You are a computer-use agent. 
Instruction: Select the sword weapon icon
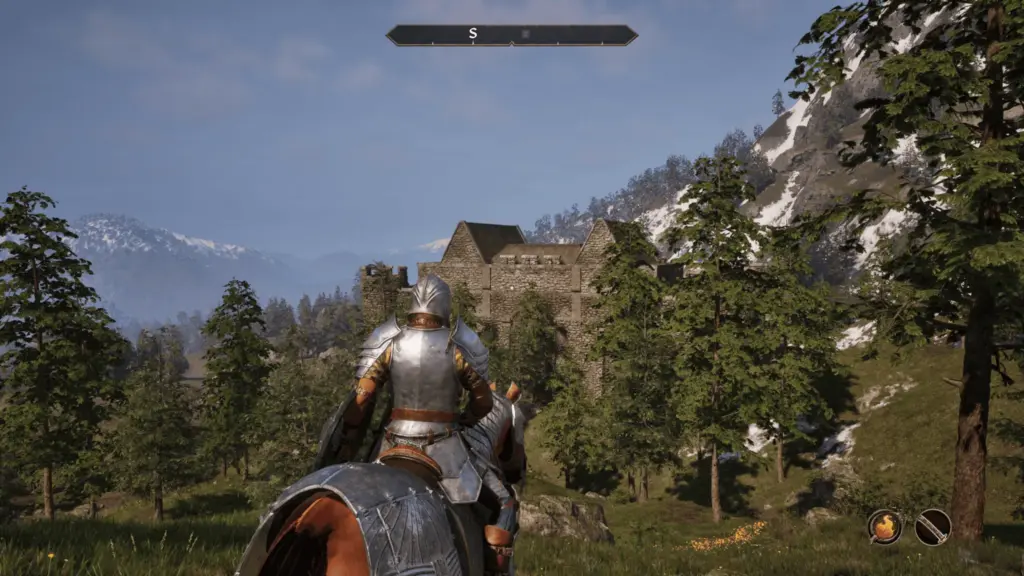point(932,526)
